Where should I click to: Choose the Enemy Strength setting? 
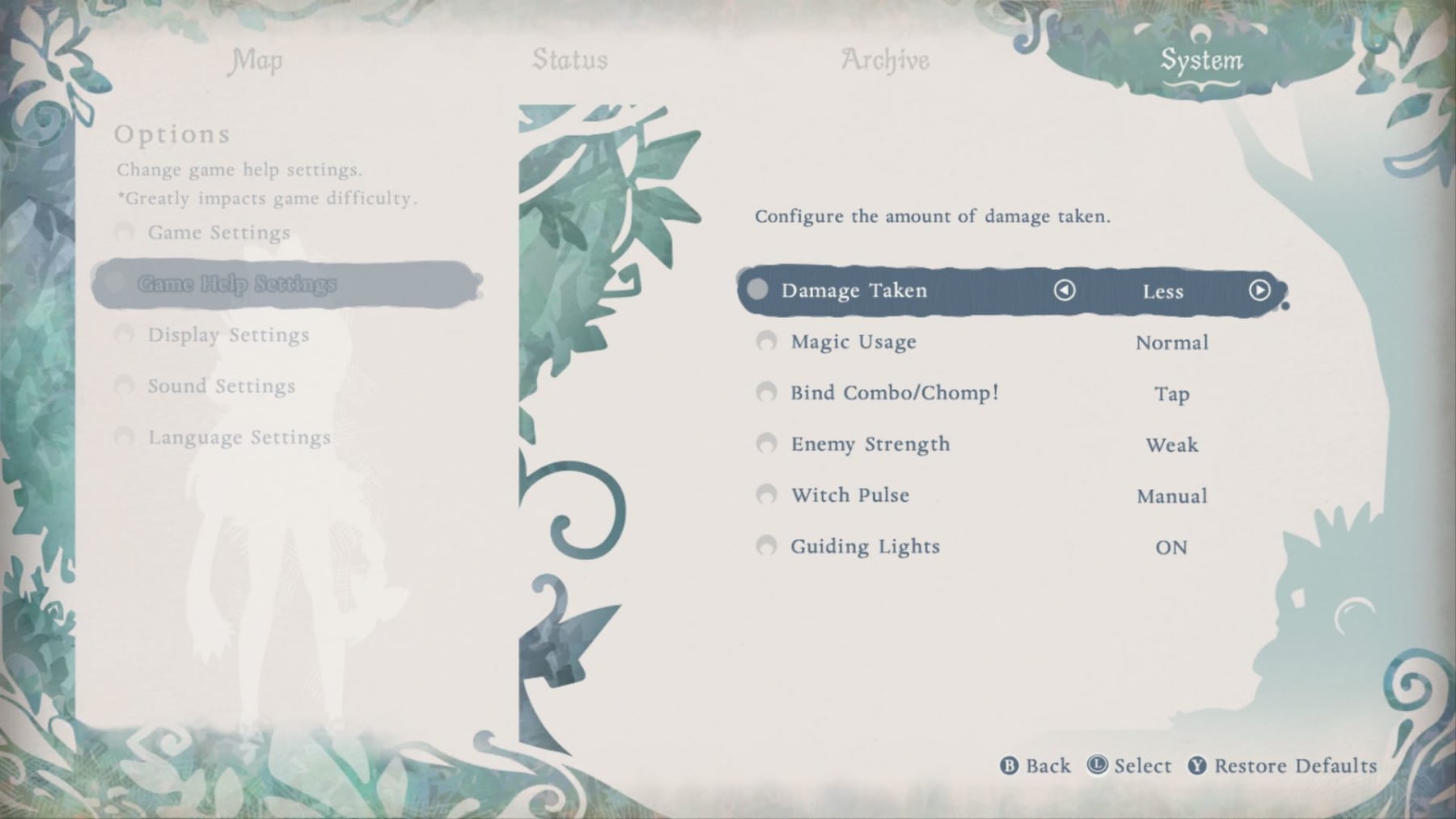870,444
